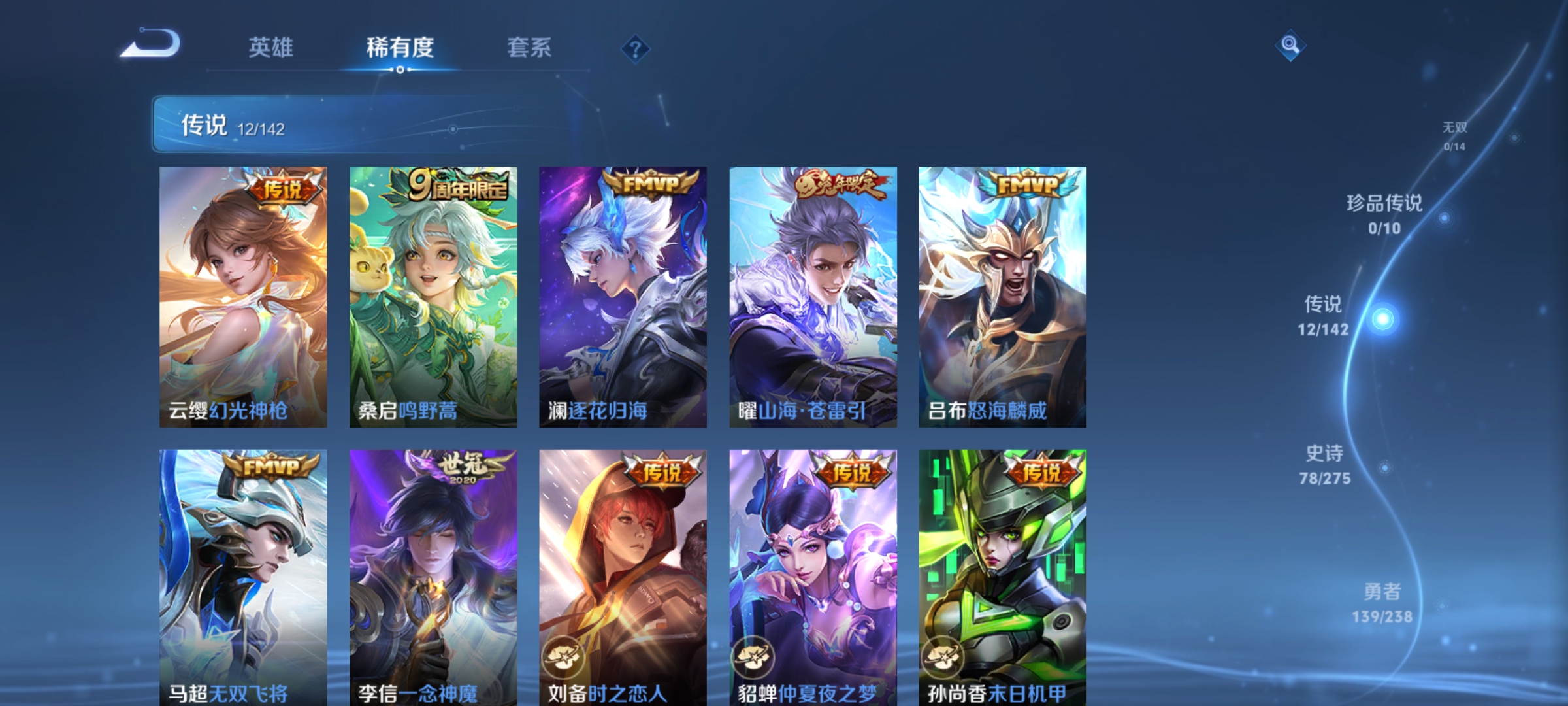Open the 套系 tab
Image resolution: width=1568 pixels, height=706 pixels.
click(x=530, y=47)
